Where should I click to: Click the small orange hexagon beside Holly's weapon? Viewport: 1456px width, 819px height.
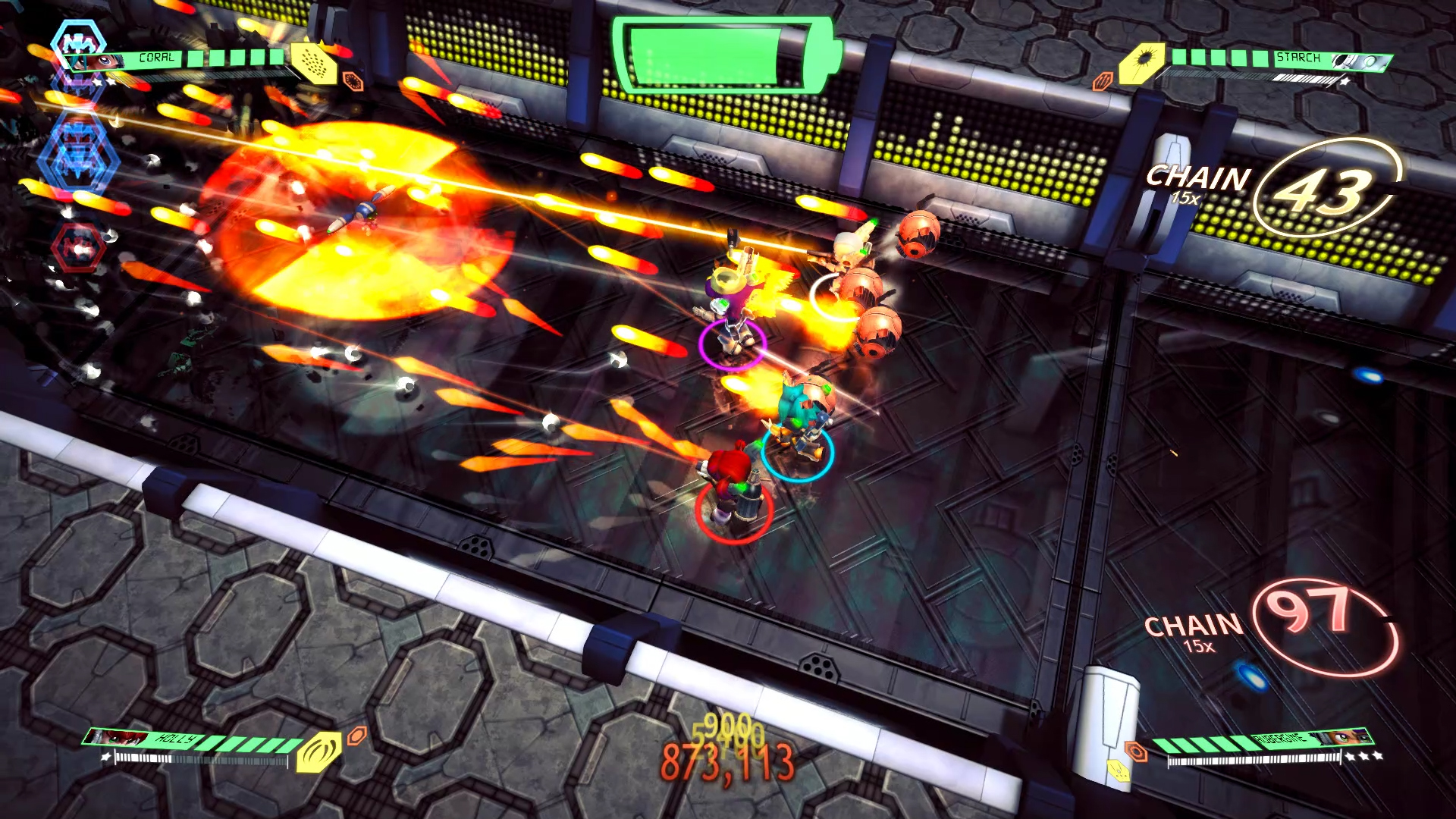pyautogui.click(x=356, y=734)
